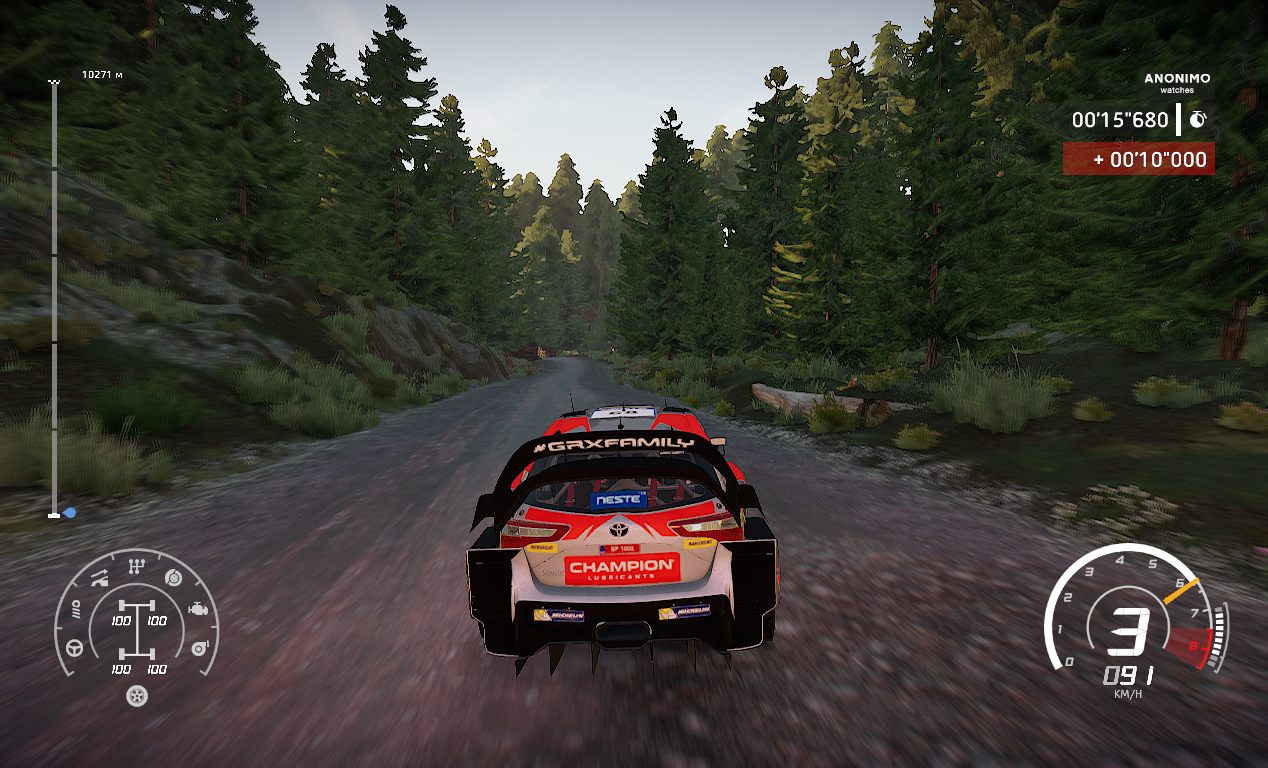Click the brake disc status icon
1268x768 pixels.
172,577
